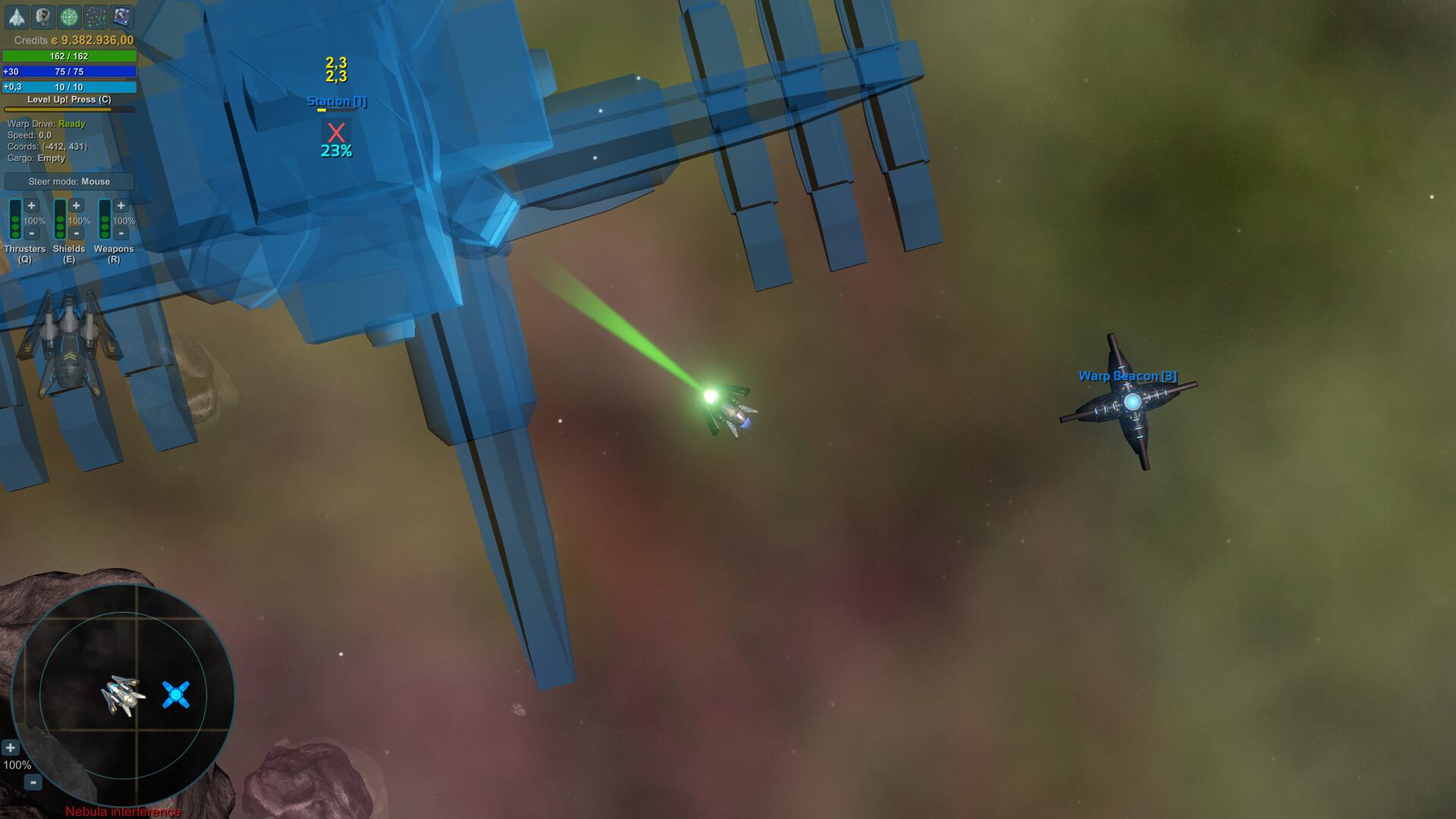
Task: Select the Warp Beacon [3] label
Action: click(x=1128, y=375)
